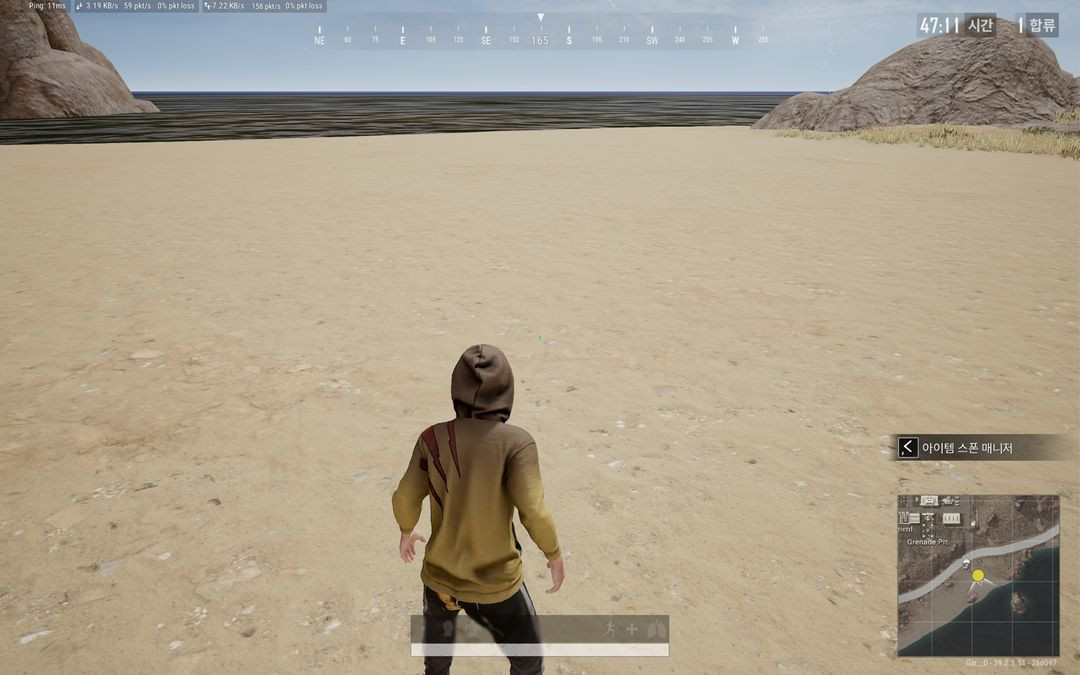Open the 아이템 스폰 매니저 panel

966,448
